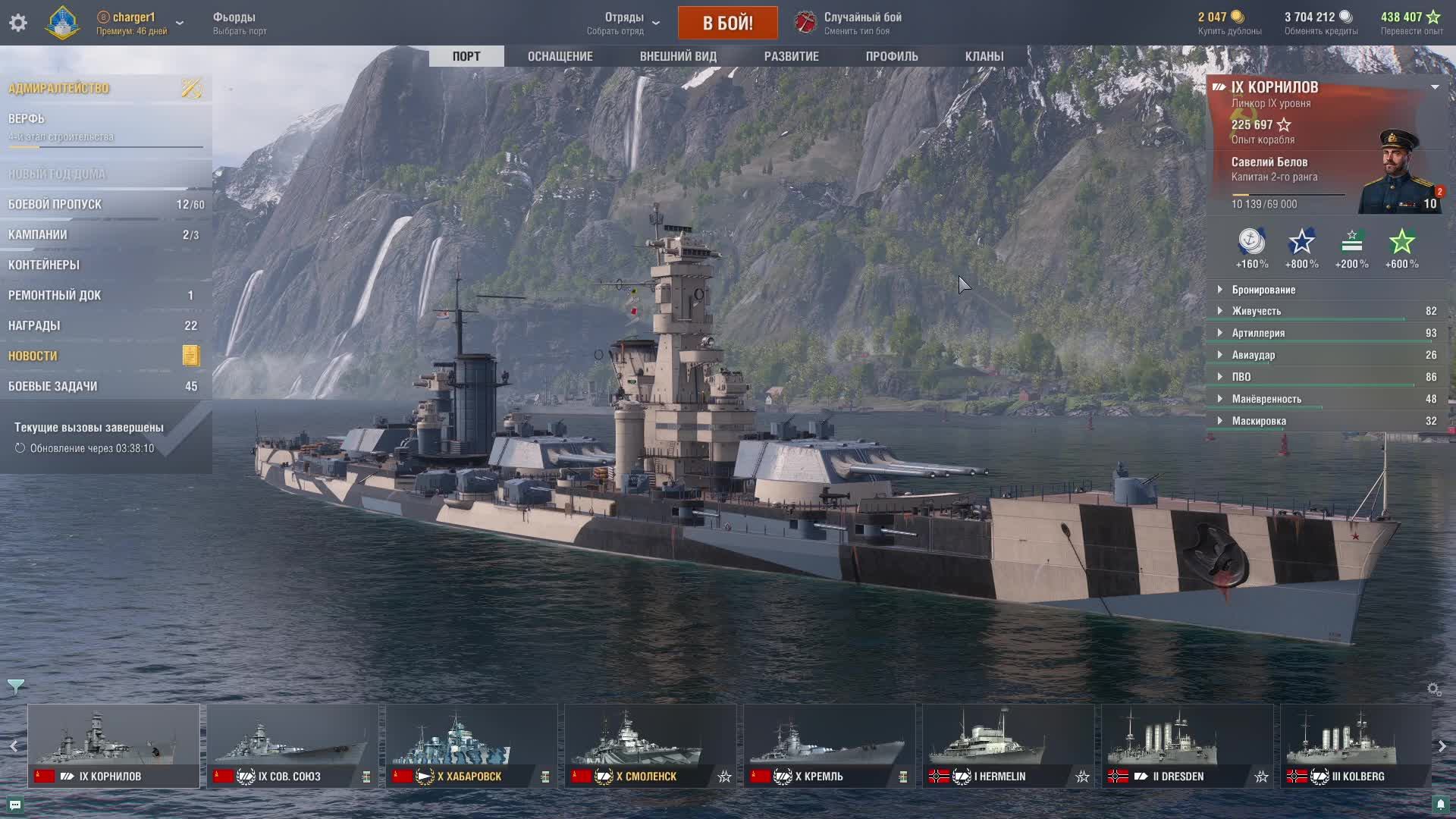The image size is (1456, 819).
Task: Select the X Хабаровск ship in carousel
Action: (471, 745)
